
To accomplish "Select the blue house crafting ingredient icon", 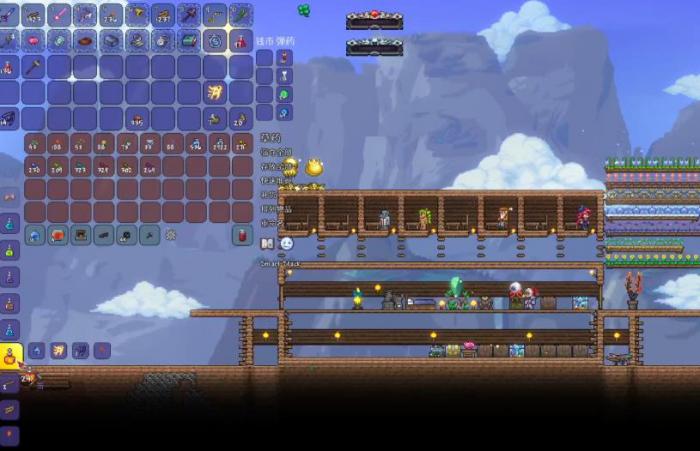I will point(35,350).
